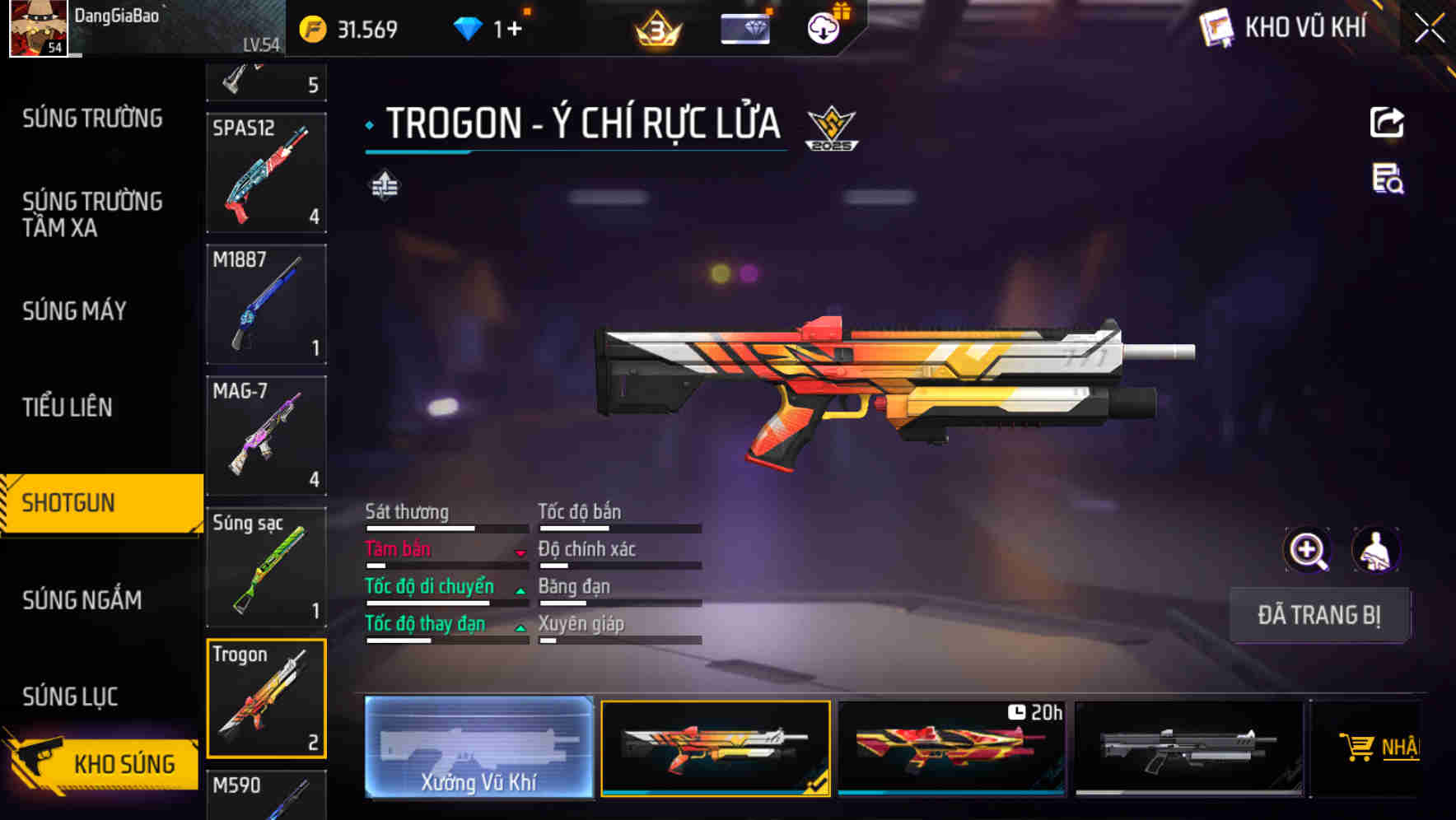
Task: Choose the SPAS12 shotgun slot
Action: tap(266, 173)
